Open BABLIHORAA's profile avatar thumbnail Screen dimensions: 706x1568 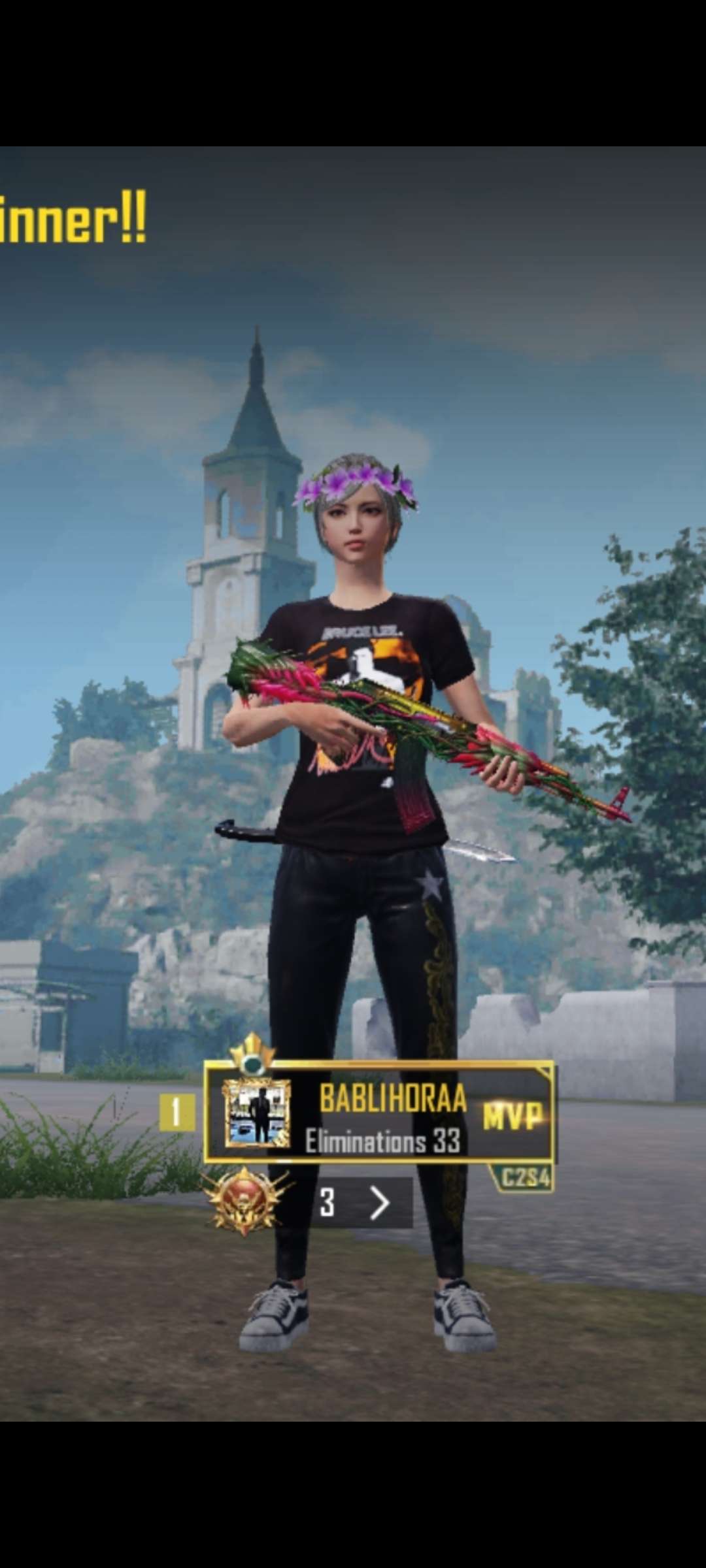[256, 1113]
